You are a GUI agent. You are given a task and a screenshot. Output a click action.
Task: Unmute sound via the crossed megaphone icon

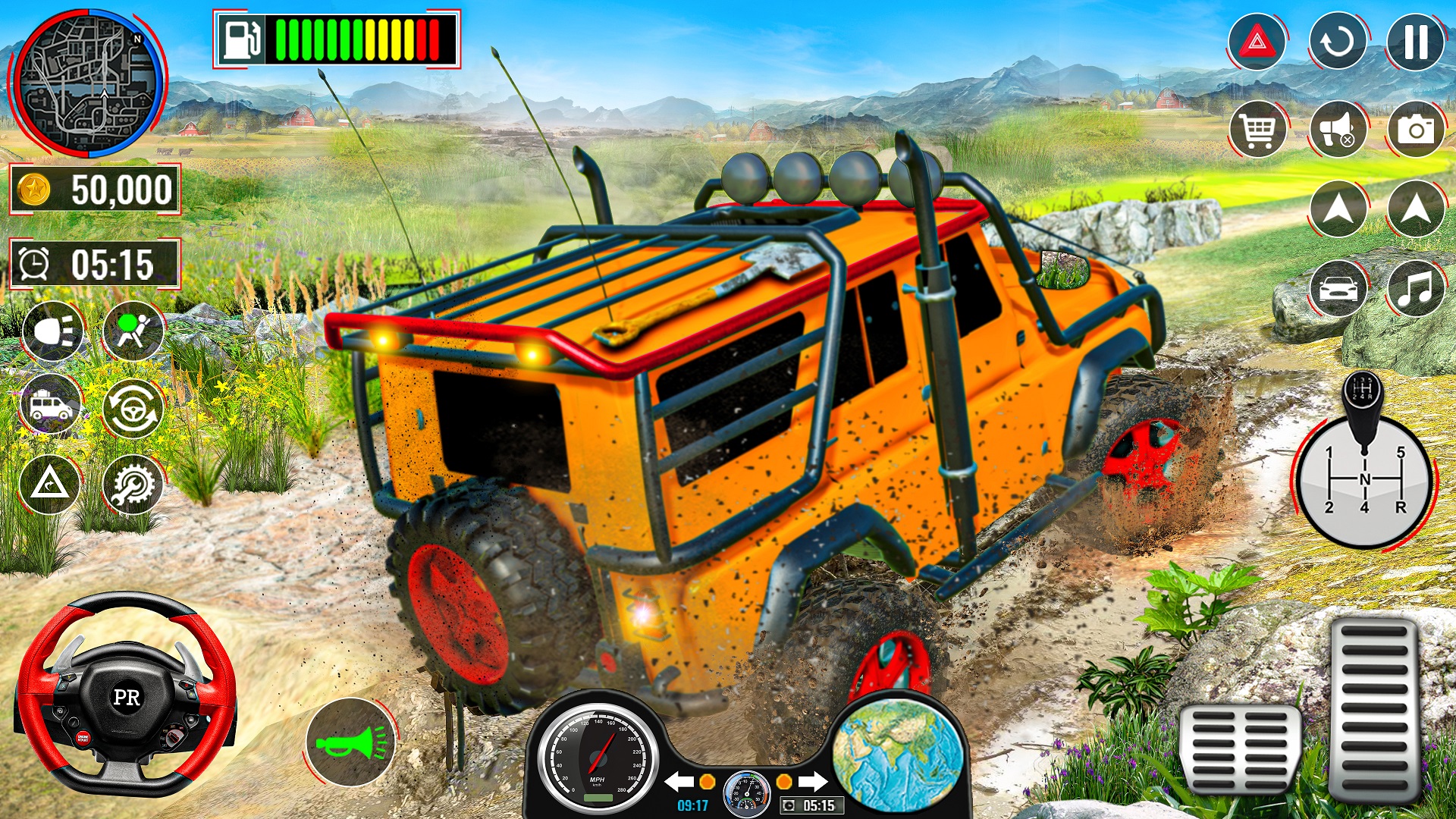click(x=1338, y=131)
